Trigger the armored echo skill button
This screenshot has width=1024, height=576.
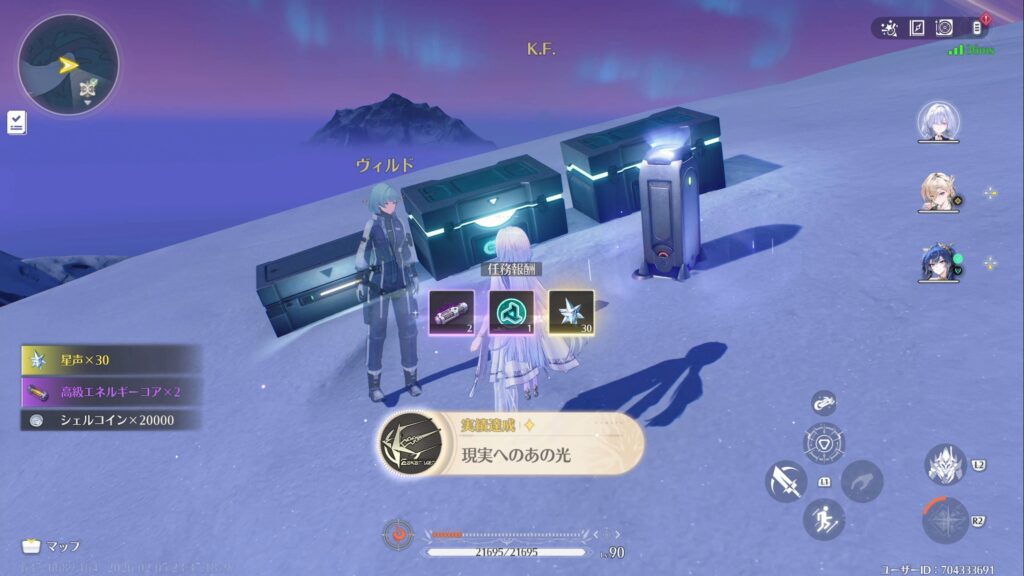[944, 465]
